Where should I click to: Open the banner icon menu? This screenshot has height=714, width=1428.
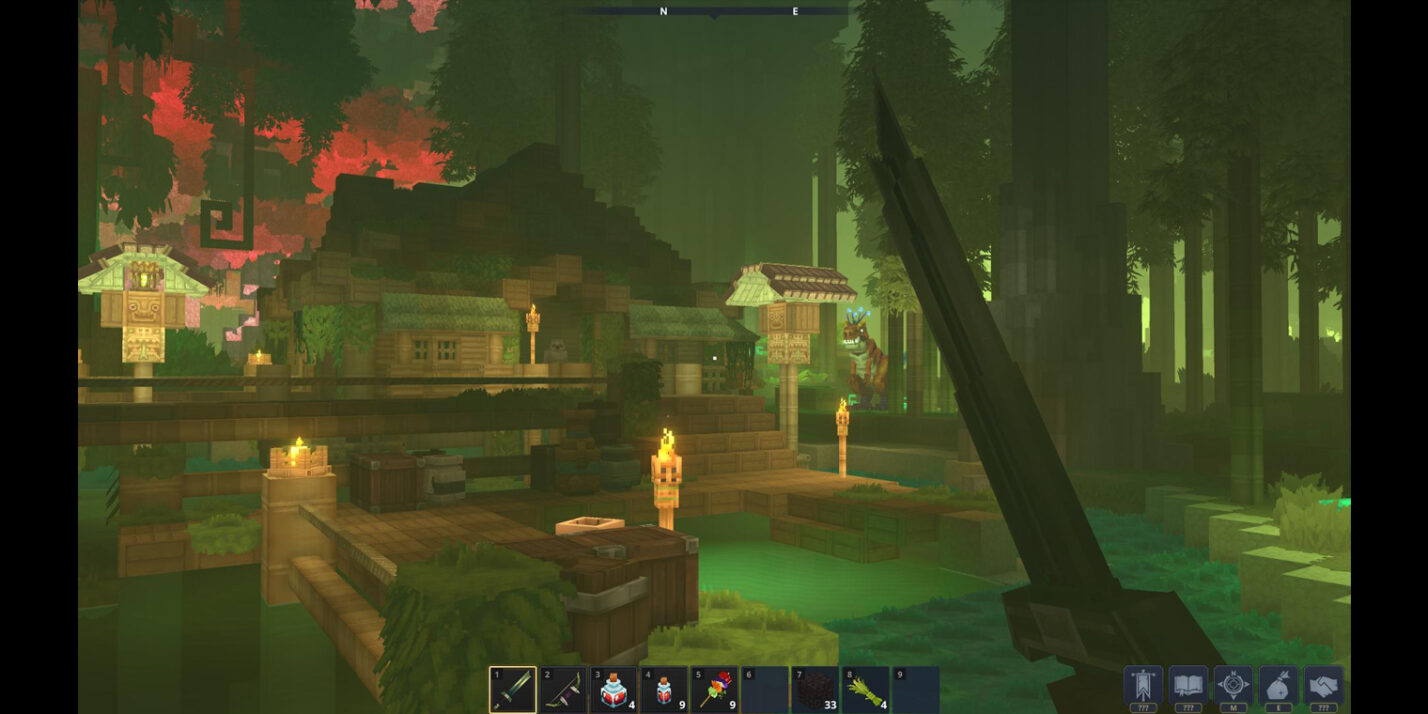(1143, 685)
